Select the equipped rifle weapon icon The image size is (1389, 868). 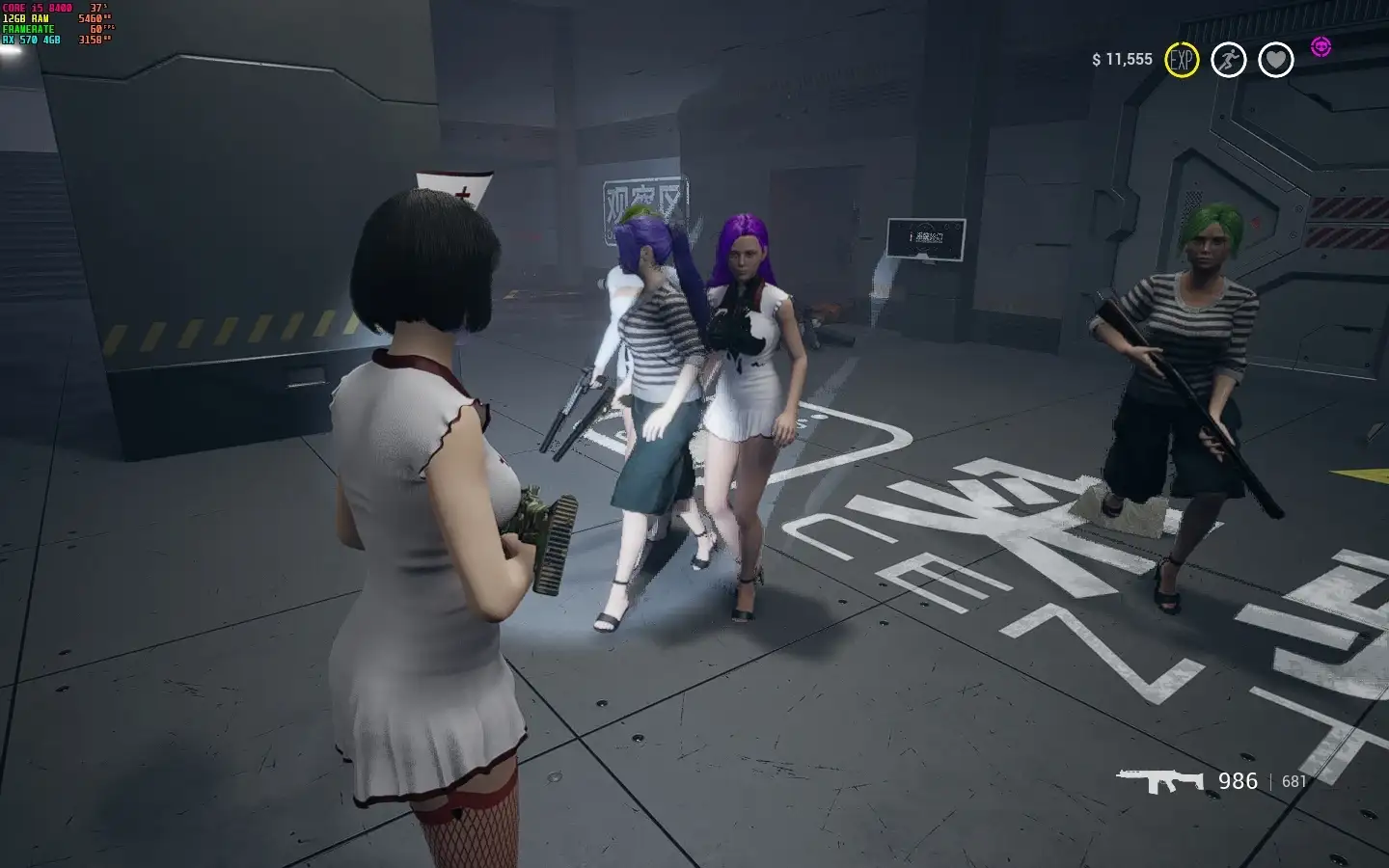1159,780
